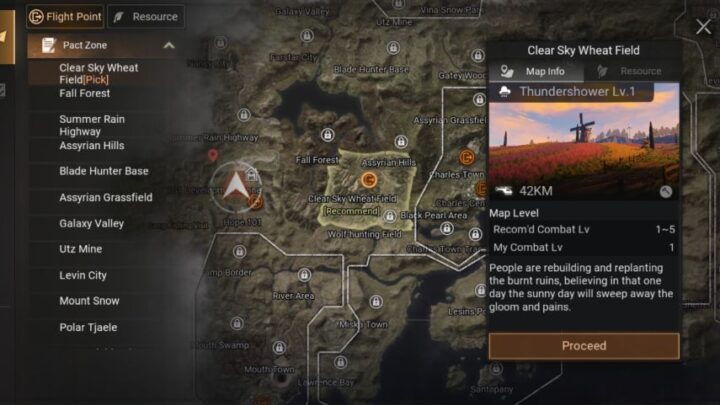The image size is (720, 405).
Task: Select Levin City from the list
Action: (82, 275)
